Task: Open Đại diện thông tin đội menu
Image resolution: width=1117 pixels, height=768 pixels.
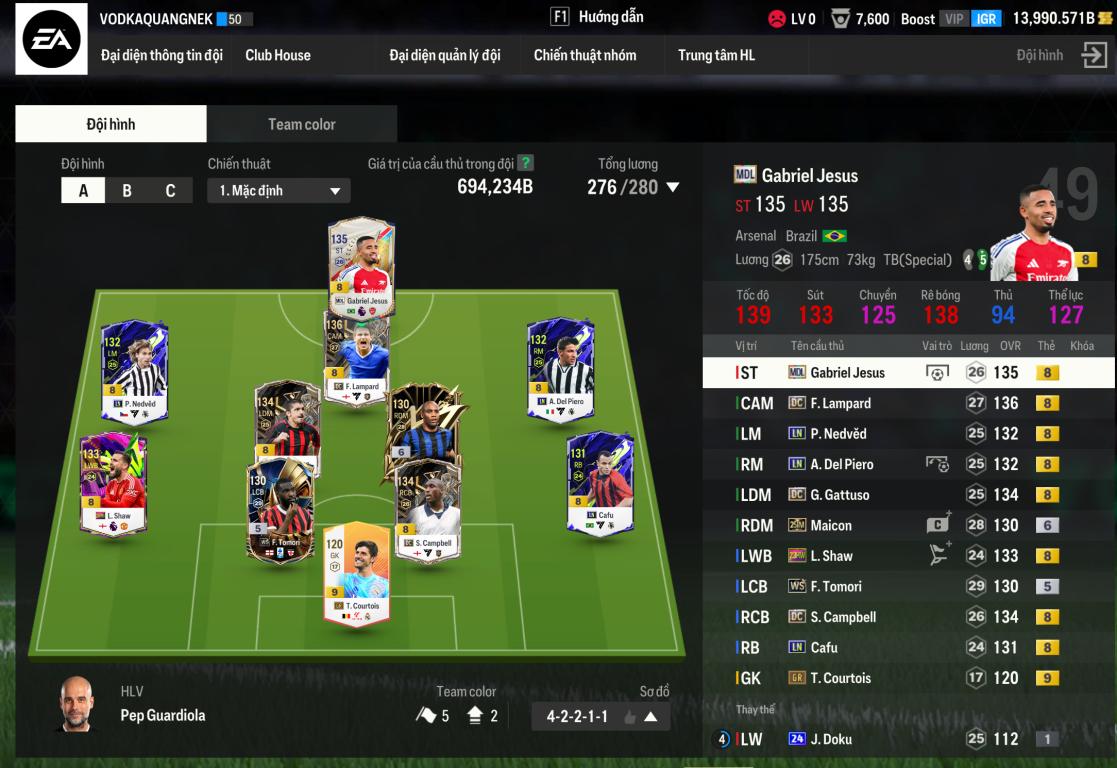Action: pyautogui.click(x=161, y=55)
